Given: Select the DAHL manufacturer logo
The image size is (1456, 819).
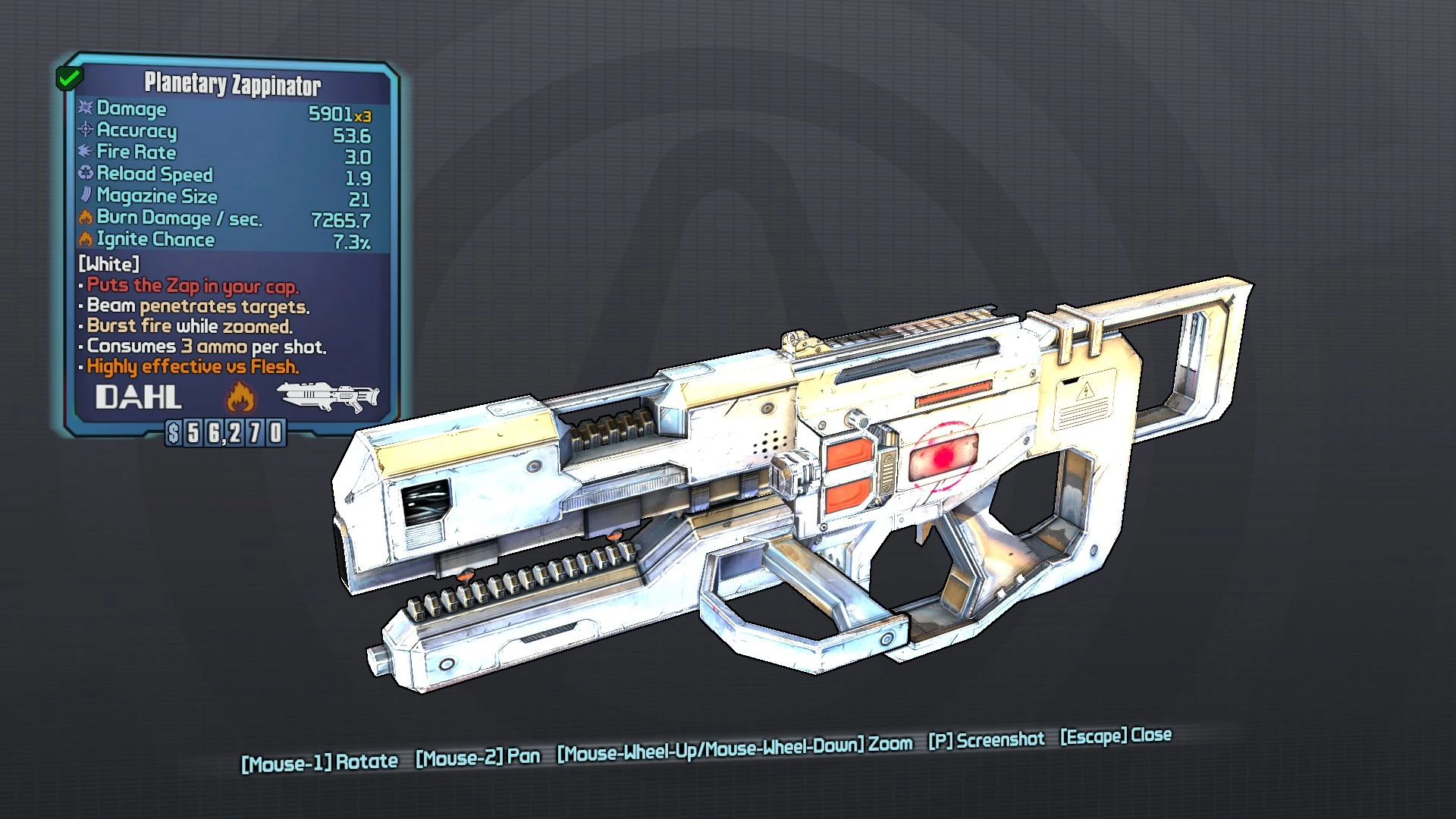Looking at the screenshot, I should (139, 396).
